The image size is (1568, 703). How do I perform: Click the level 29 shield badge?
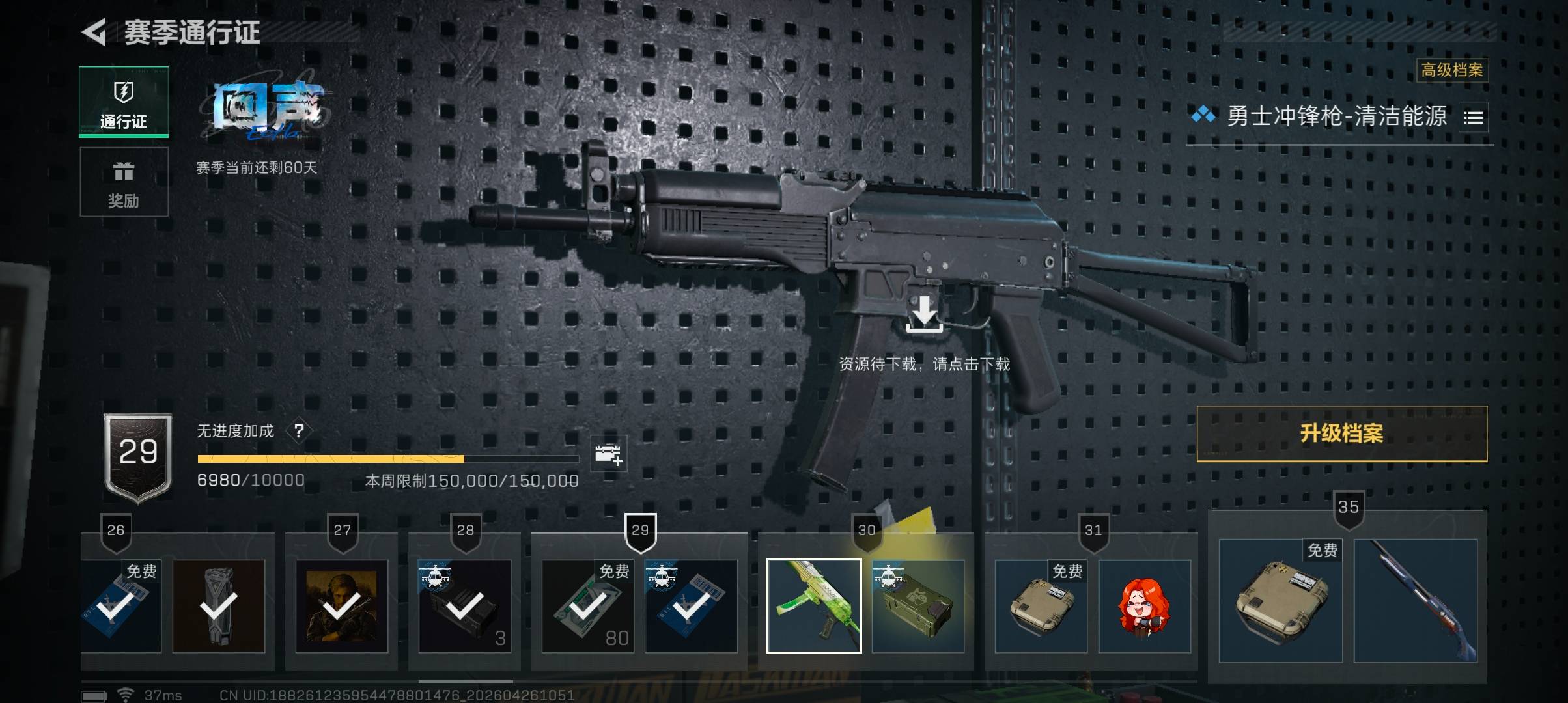[x=138, y=456]
